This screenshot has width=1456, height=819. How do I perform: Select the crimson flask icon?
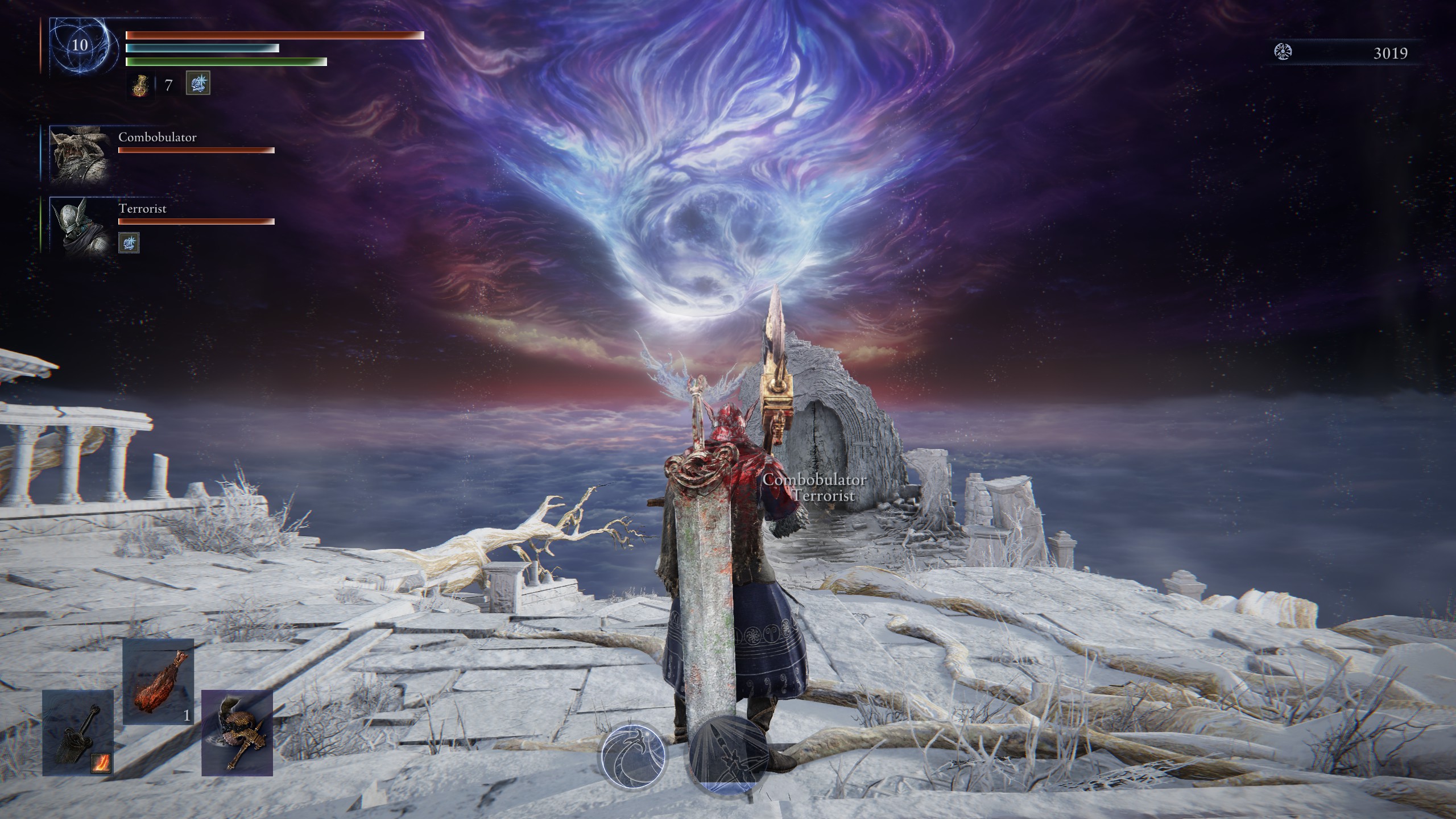140,85
